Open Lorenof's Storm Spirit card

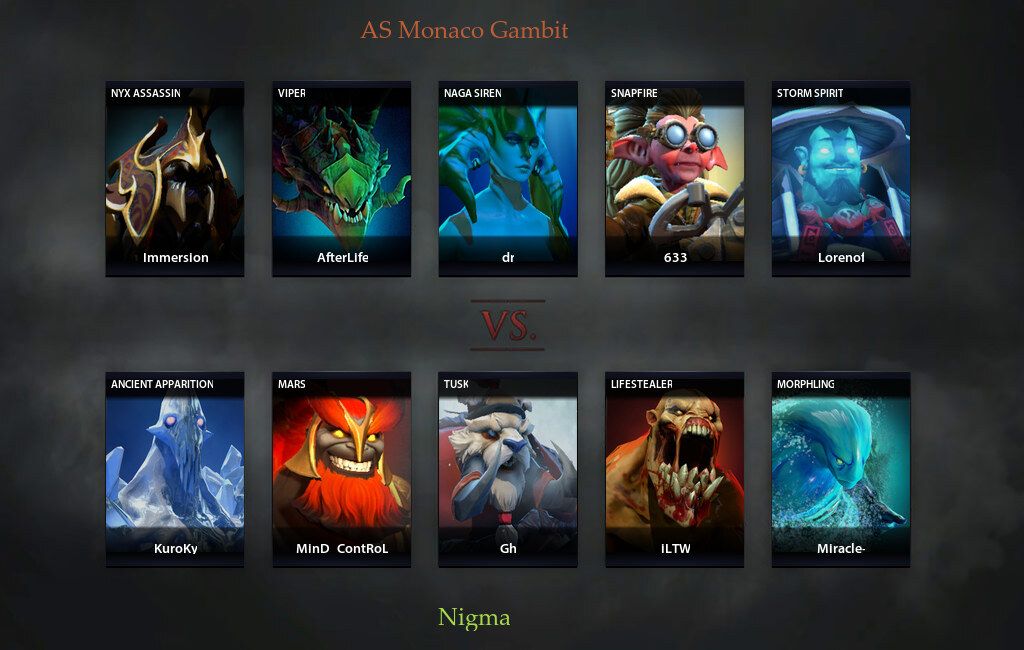pyautogui.click(x=841, y=179)
